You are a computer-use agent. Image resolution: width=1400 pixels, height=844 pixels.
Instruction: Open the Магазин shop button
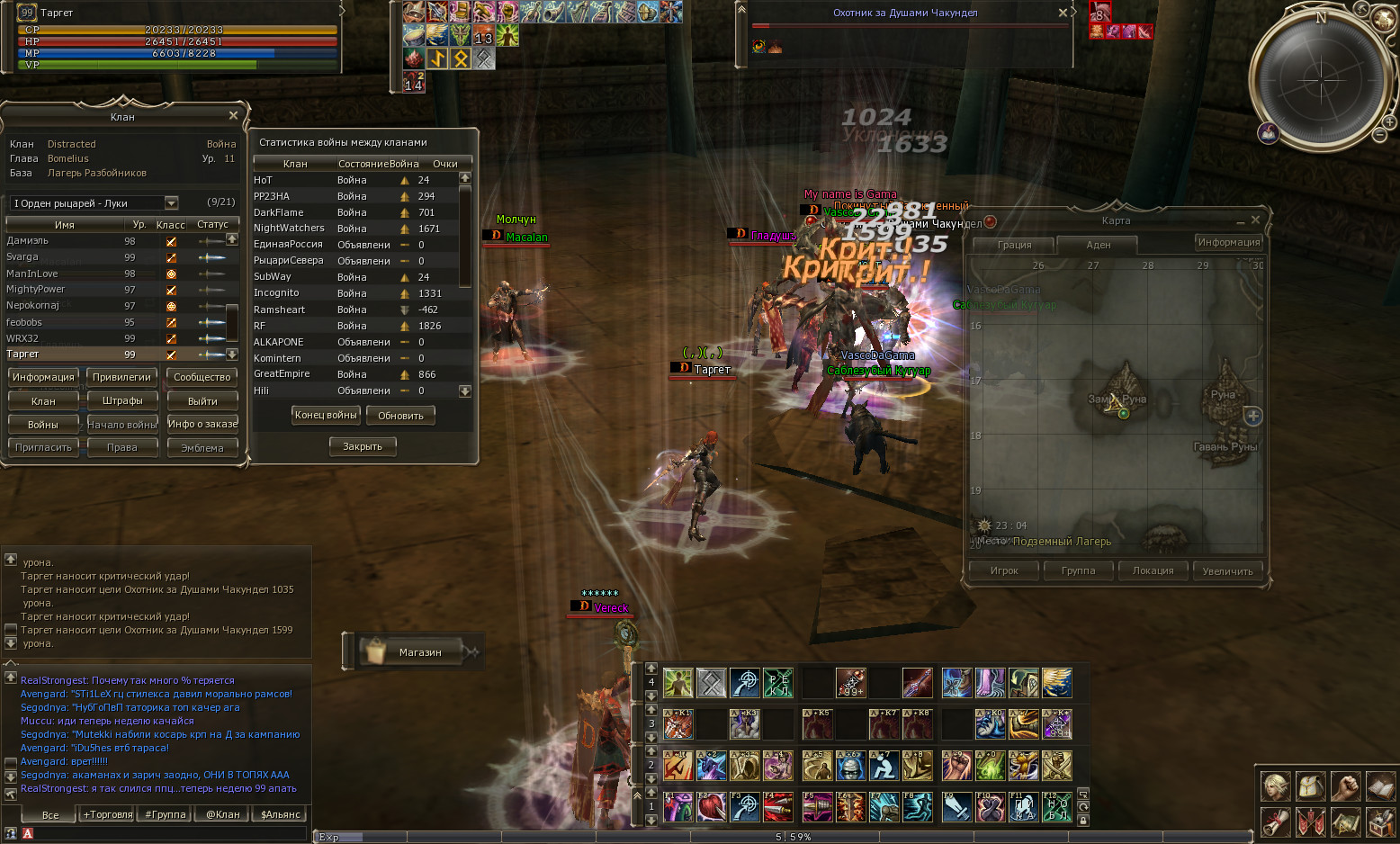tap(419, 651)
